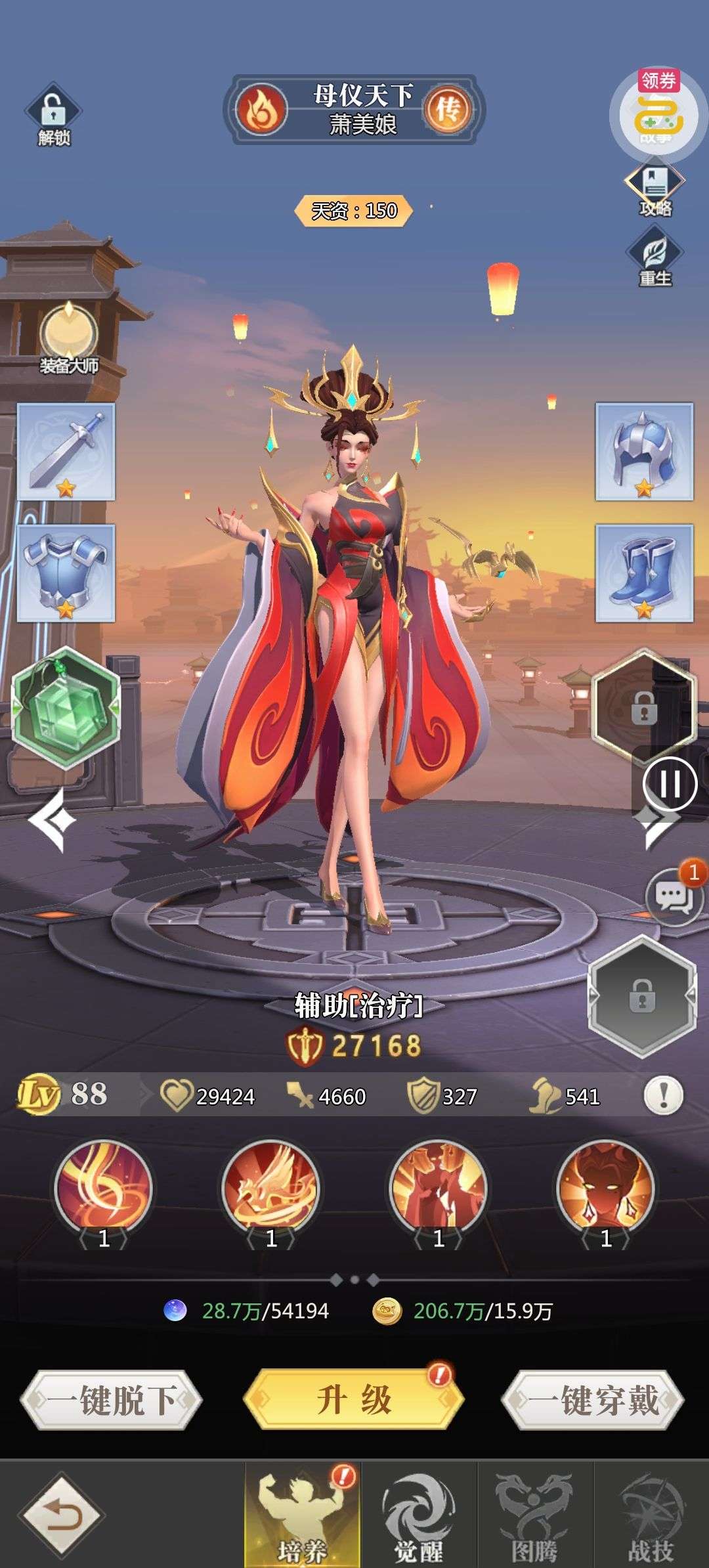
Task: Select the sword weapon slot
Action: click(x=66, y=452)
